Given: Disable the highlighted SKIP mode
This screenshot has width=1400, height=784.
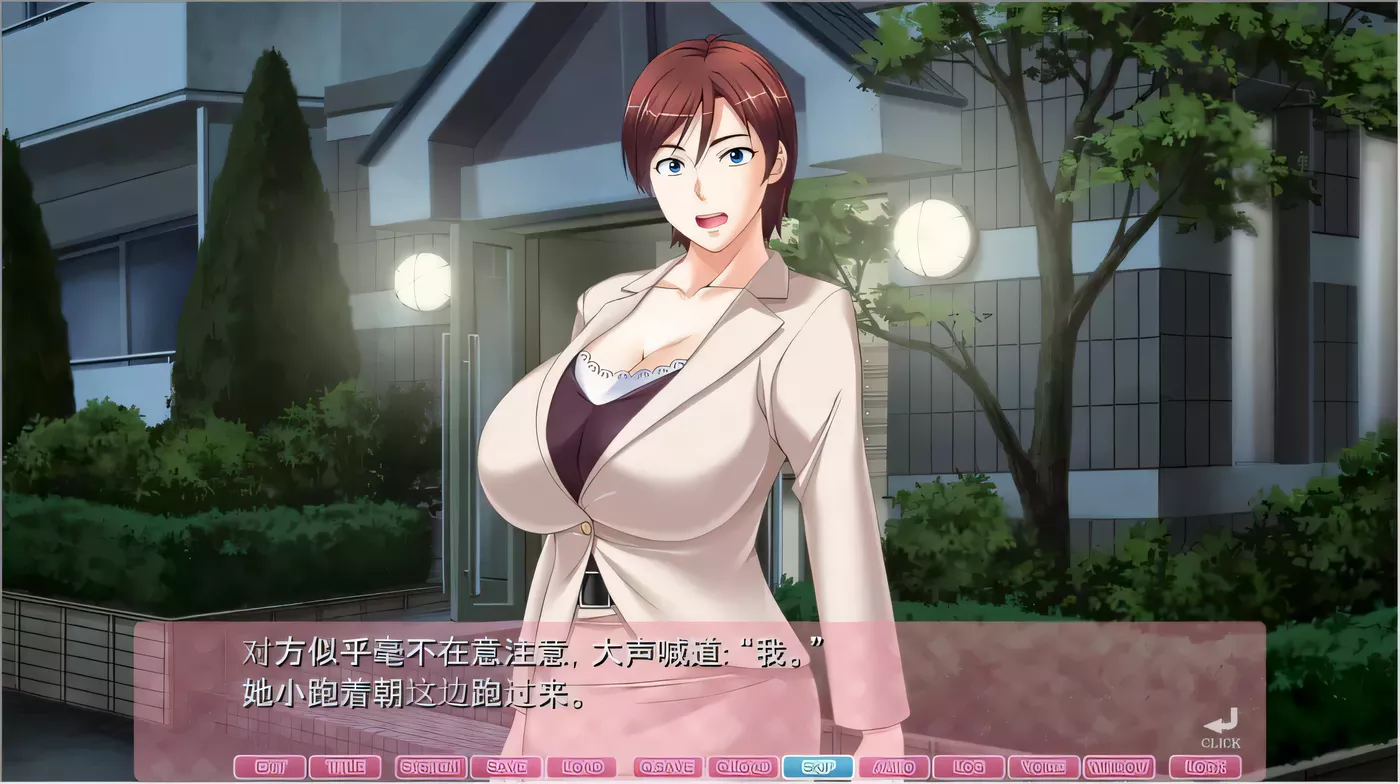Looking at the screenshot, I should [820, 766].
